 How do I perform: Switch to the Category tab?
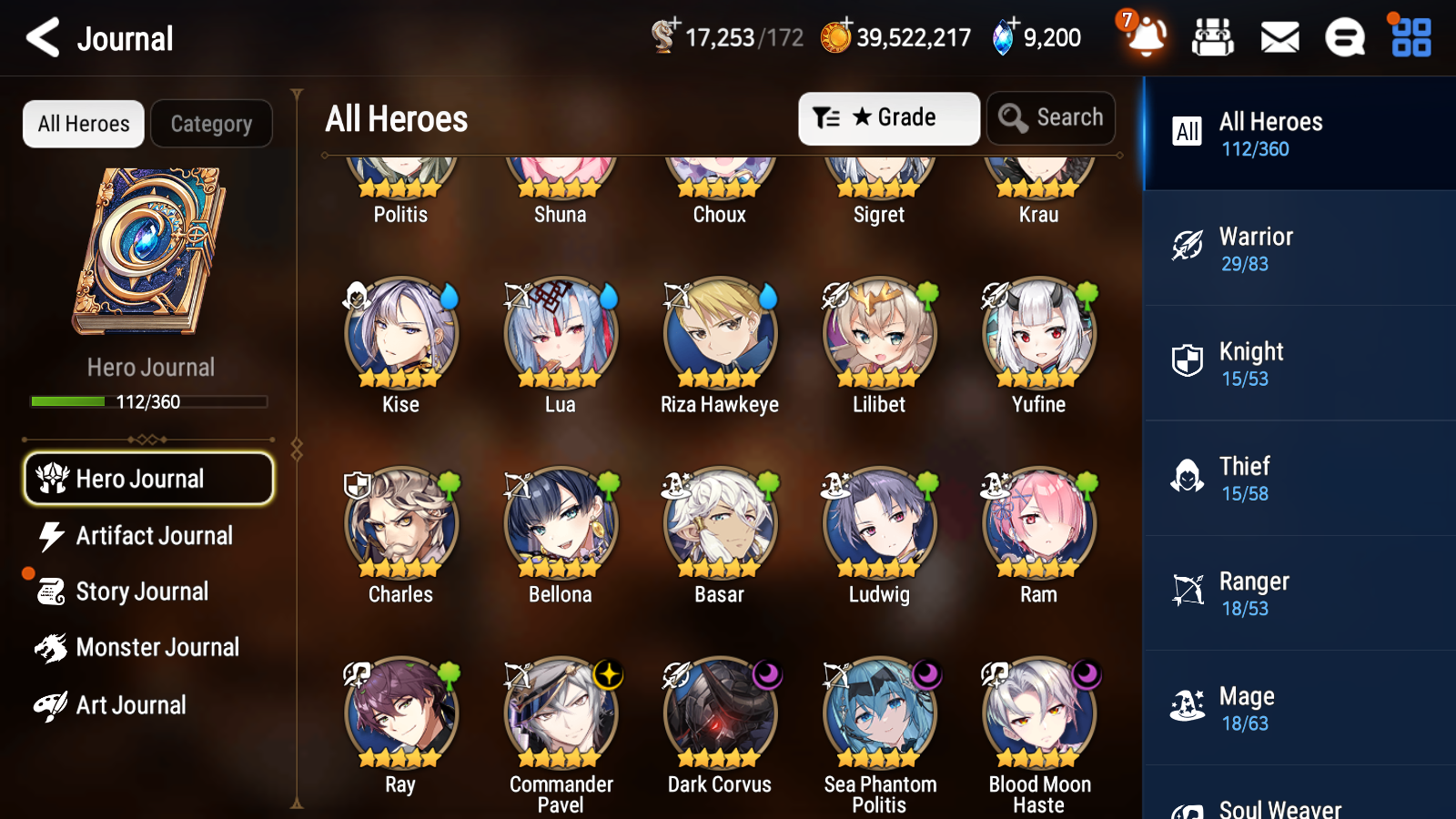pyautogui.click(x=211, y=124)
